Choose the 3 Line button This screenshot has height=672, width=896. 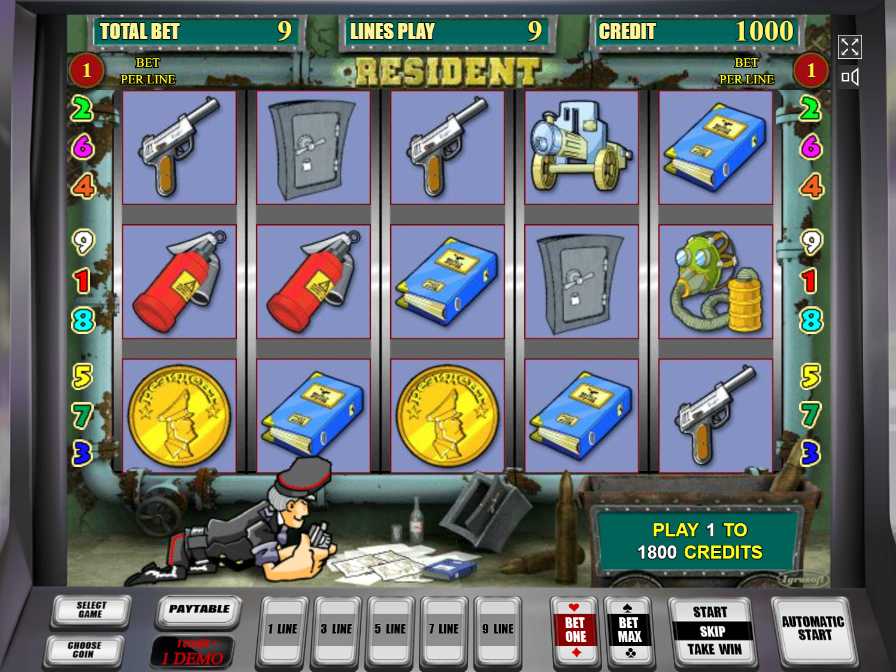(x=337, y=629)
